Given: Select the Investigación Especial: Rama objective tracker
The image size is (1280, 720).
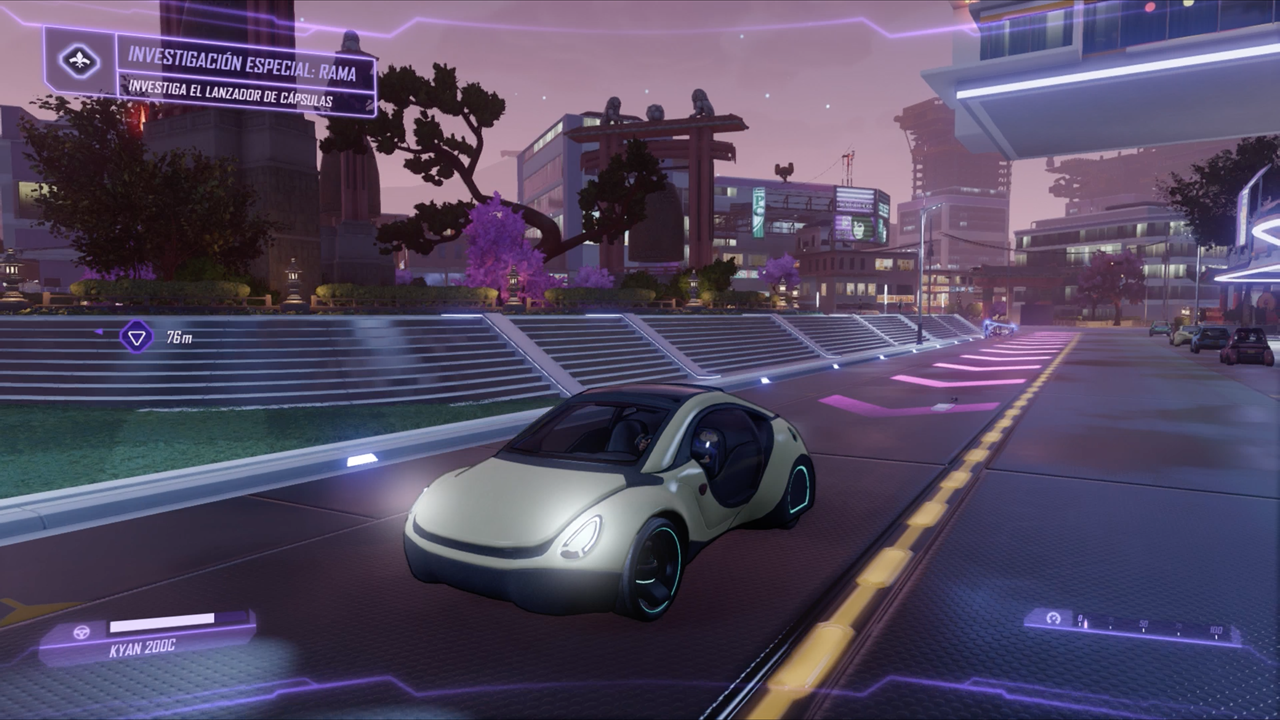Looking at the screenshot, I should (x=246, y=75).
